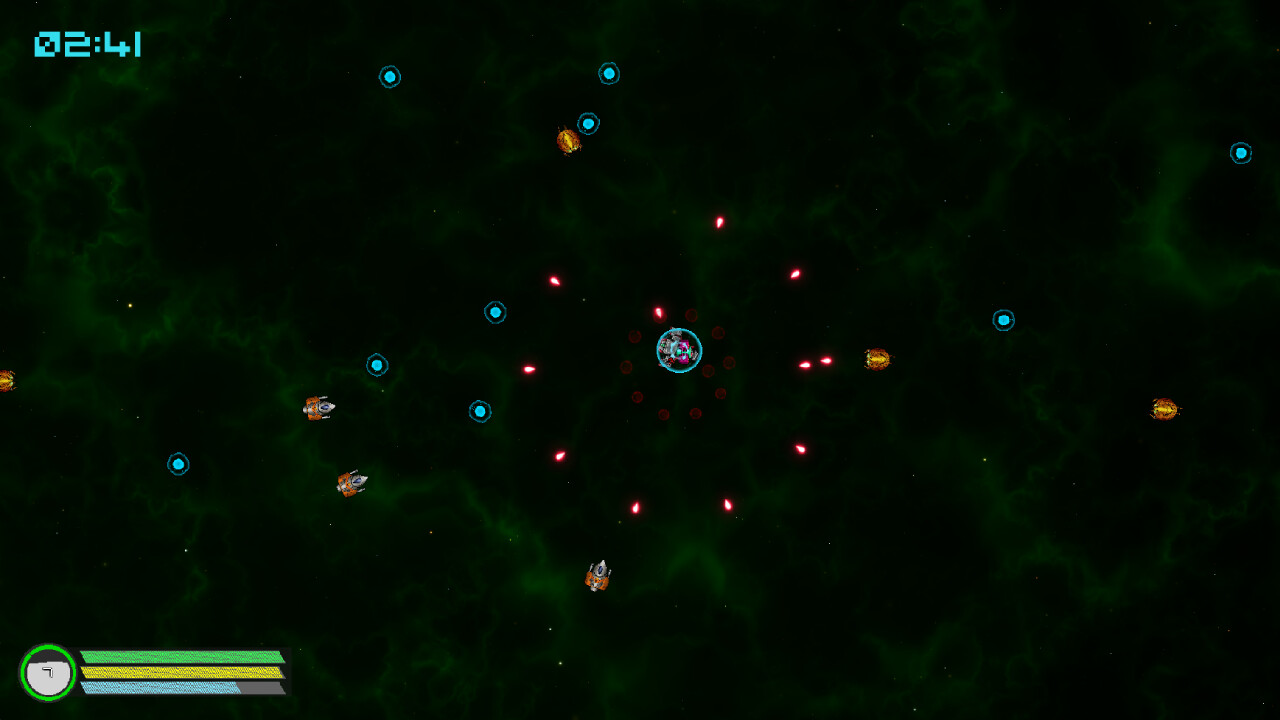
Task: Click the green health bar
Action: [x=178, y=655]
